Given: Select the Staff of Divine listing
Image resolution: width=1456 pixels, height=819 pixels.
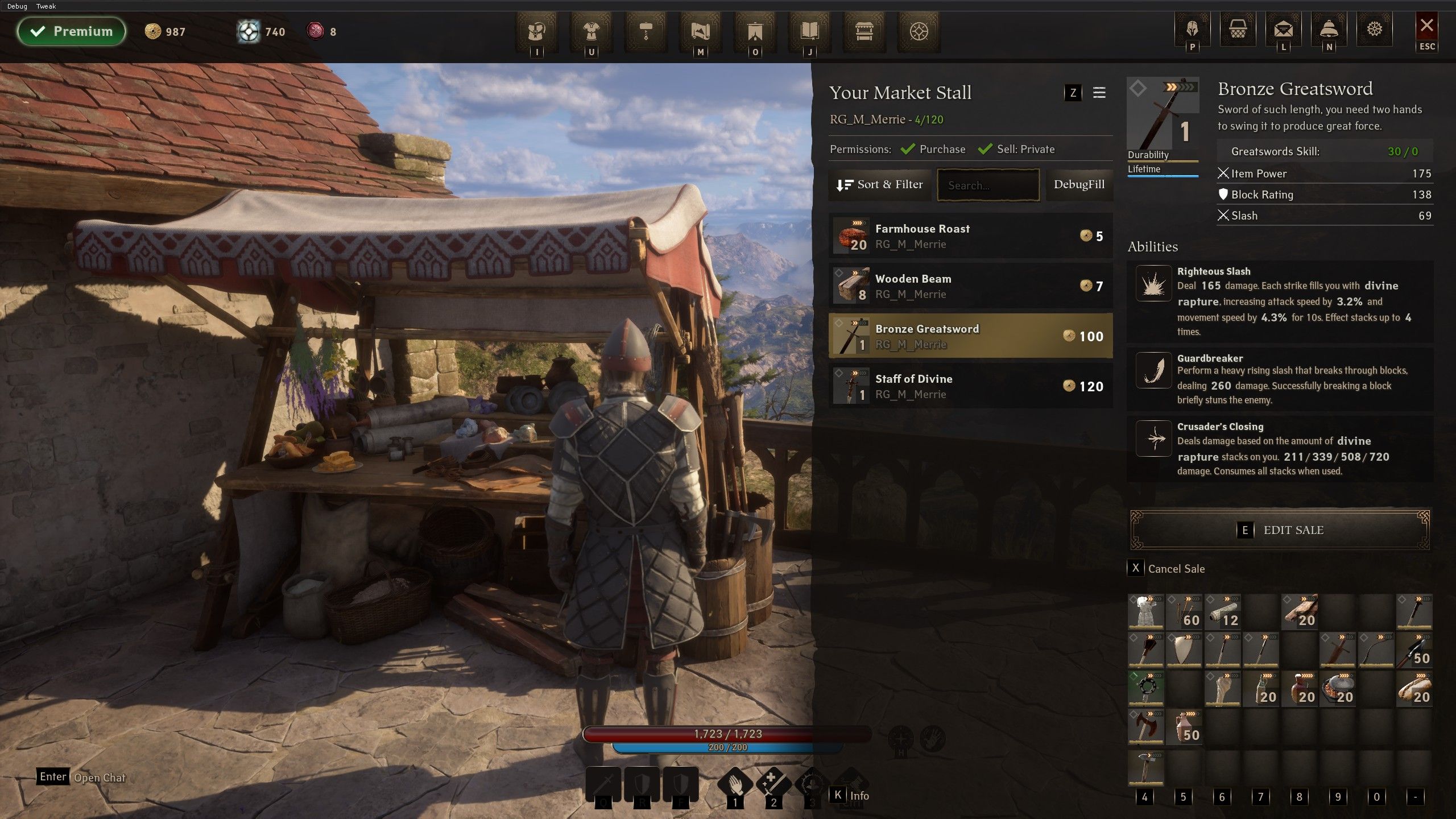Looking at the screenshot, I should [970, 386].
